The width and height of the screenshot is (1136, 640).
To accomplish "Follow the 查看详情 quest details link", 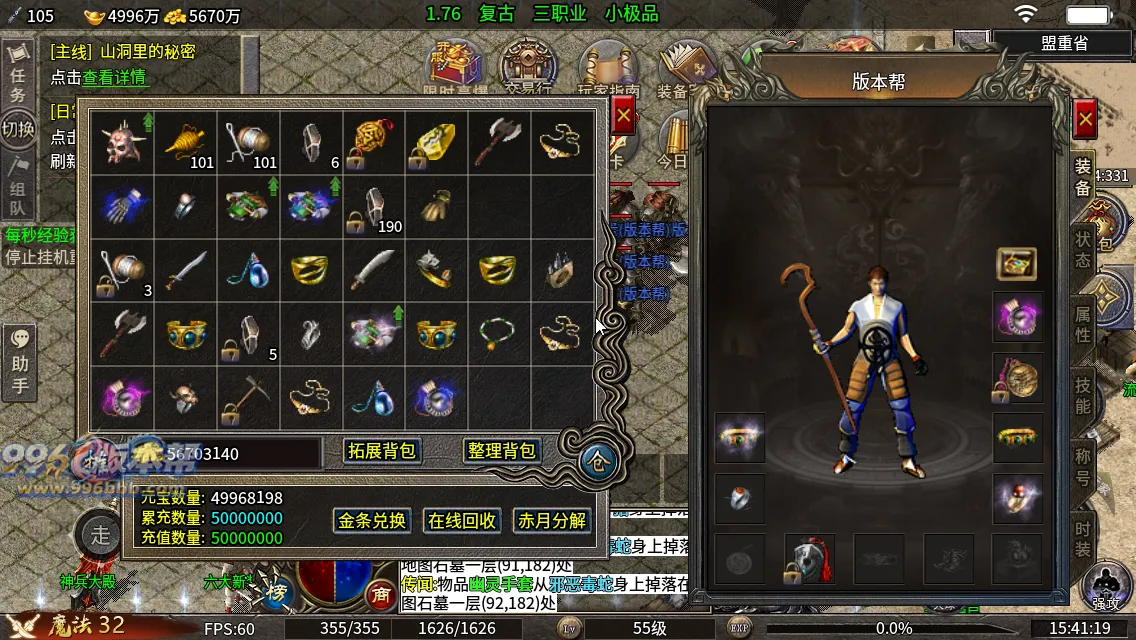I will tap(114, 77).
